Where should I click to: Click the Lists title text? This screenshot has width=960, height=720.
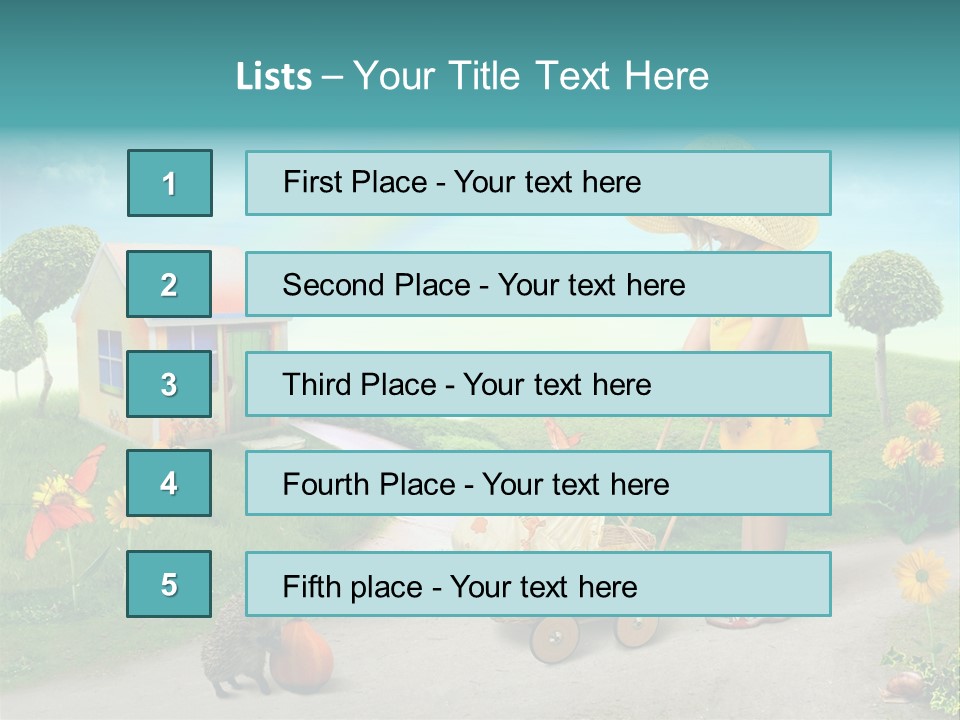click(472, 76)
